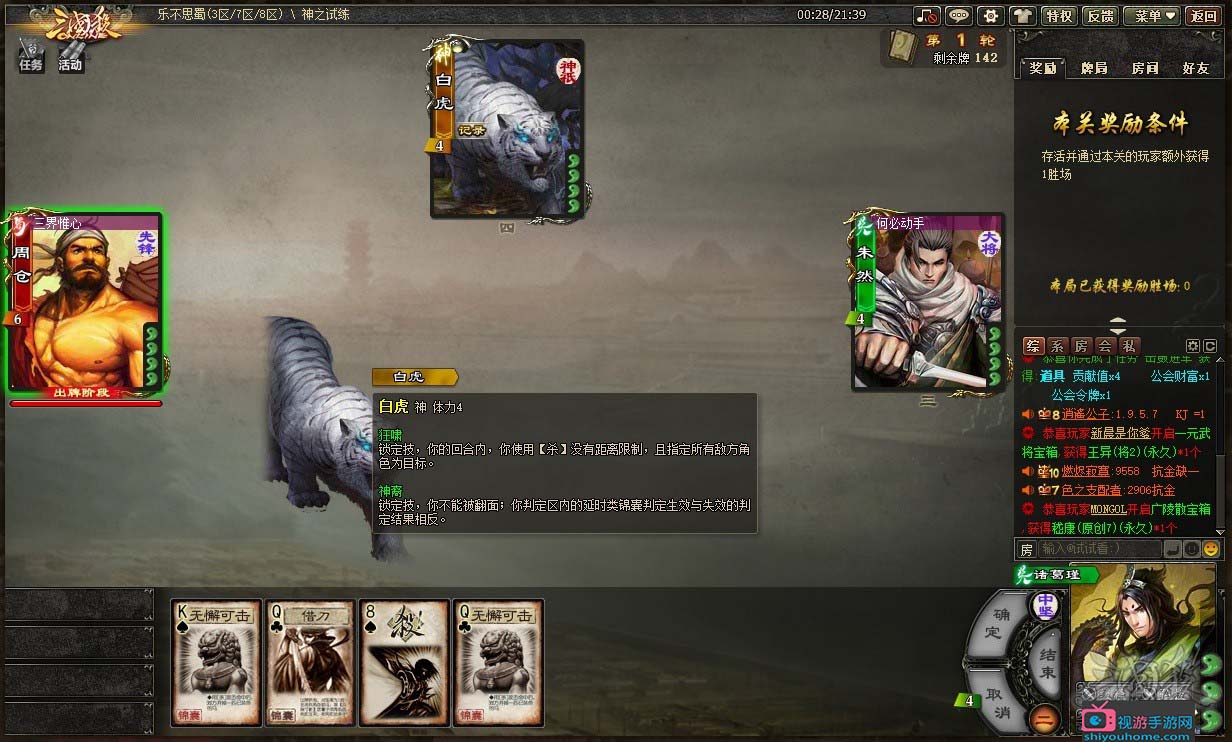Click the 特权 privilege button
The width and height of the screenshot is (1232, 742).
pyautogui.click(x=1058, y=15)
